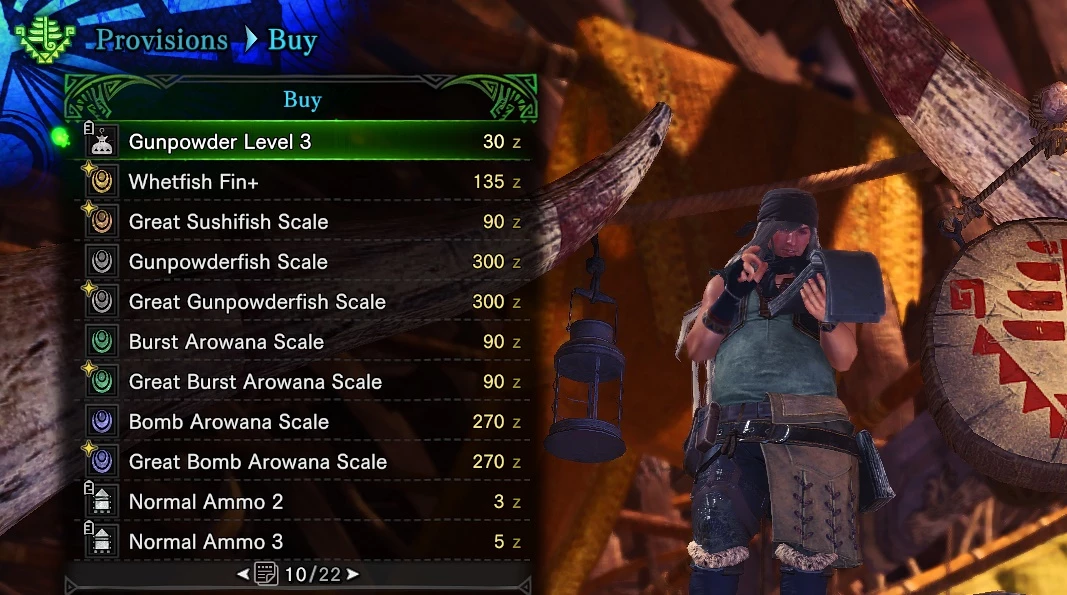Go to the next page with right arrow
1067x595 pixels.
click(x=353, y=575)
